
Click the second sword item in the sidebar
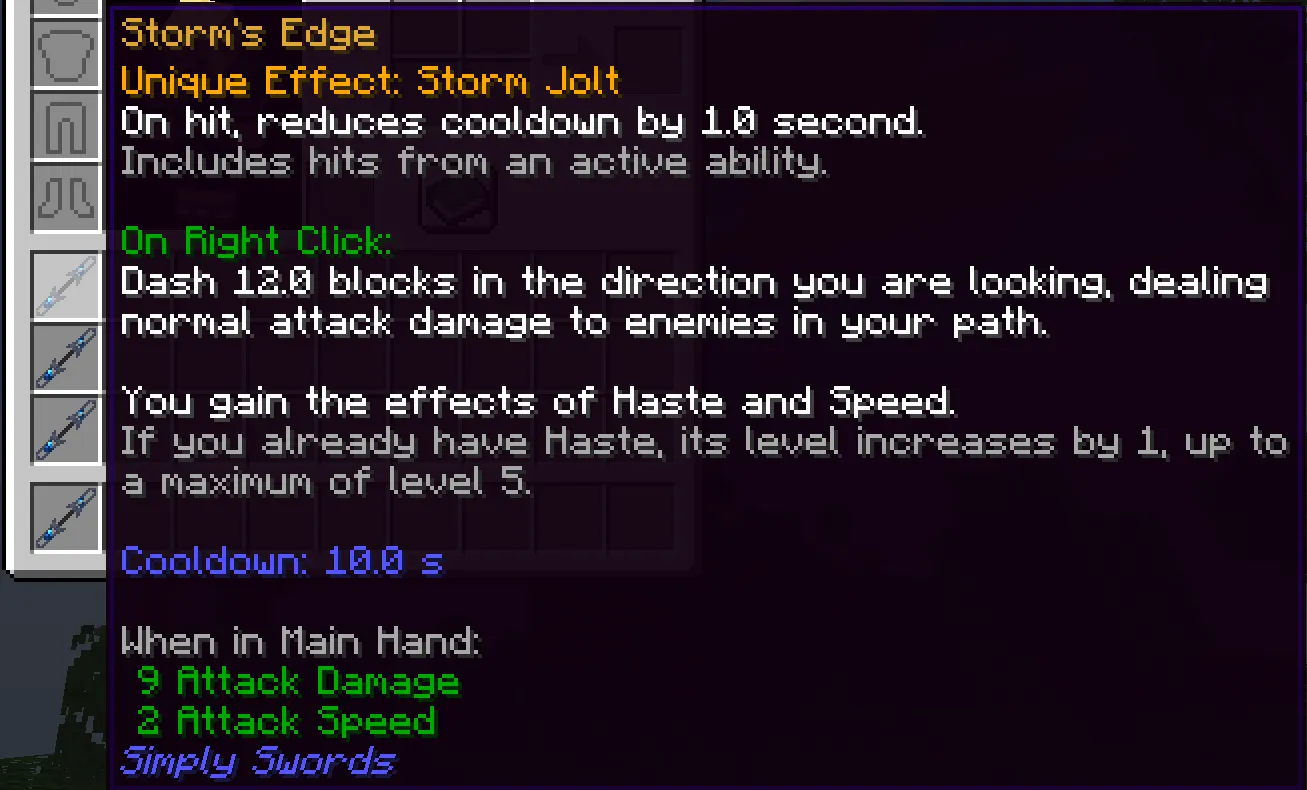(x=66, y=358)
